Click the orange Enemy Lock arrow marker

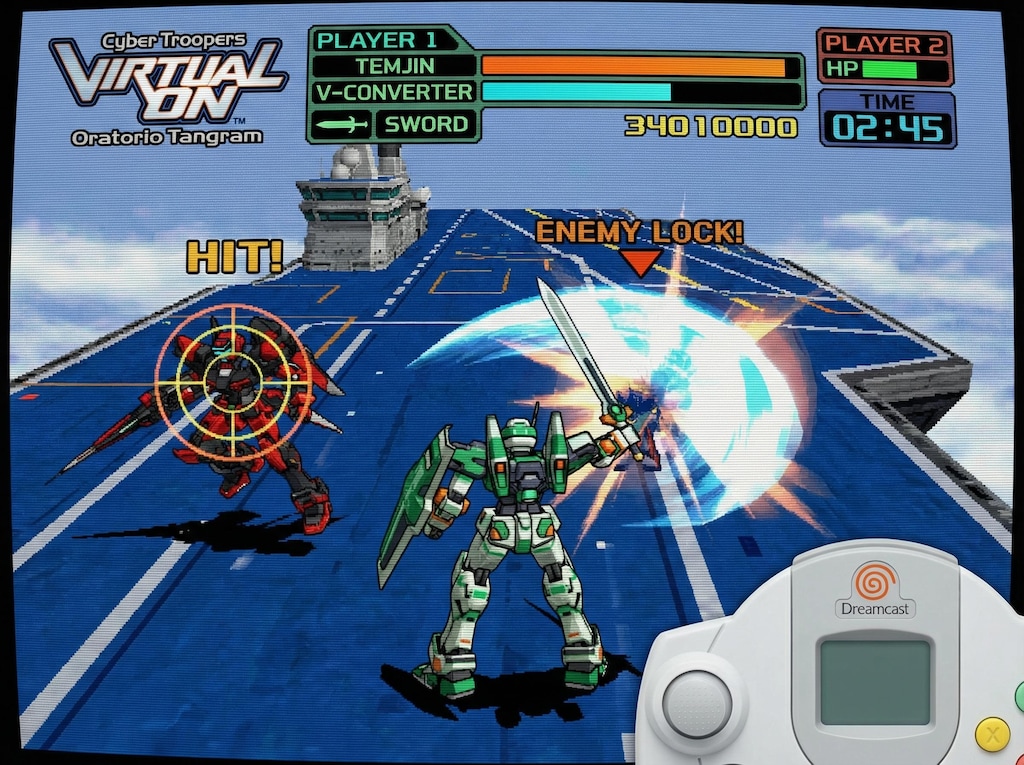[x=640, y=262]
